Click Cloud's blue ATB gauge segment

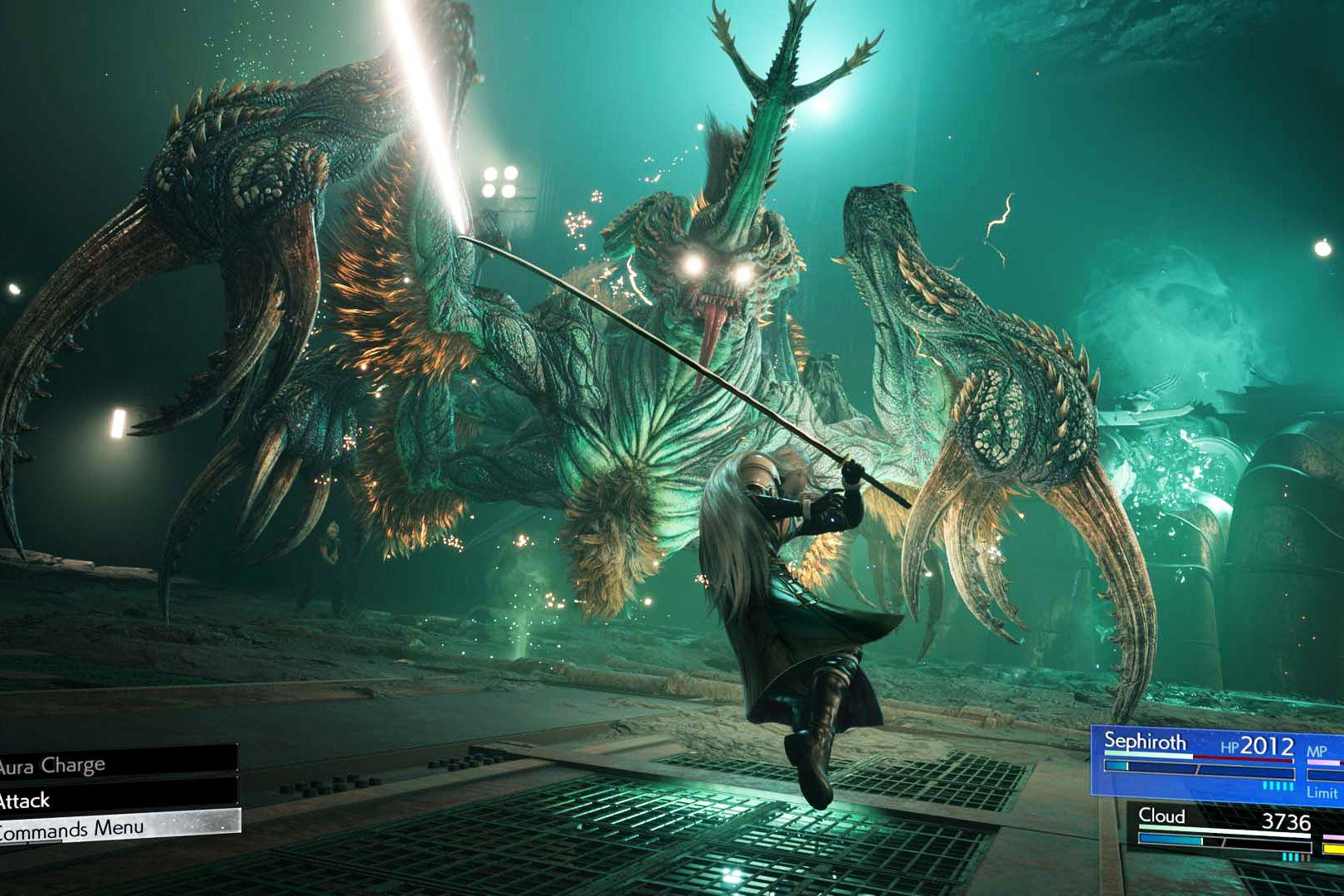(1171, 839)
